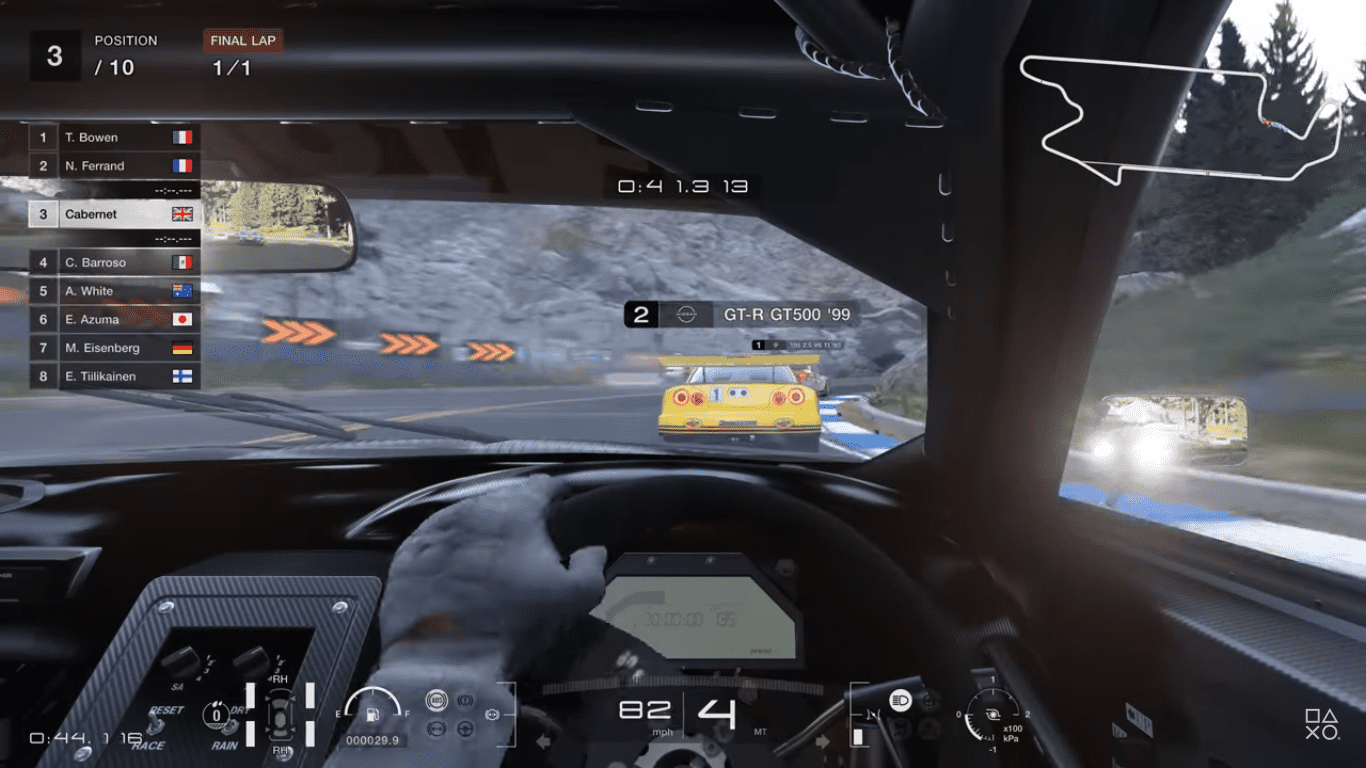Click the fuel pump gauge icon
This screenshot has width=1366, height=768.
372,714
